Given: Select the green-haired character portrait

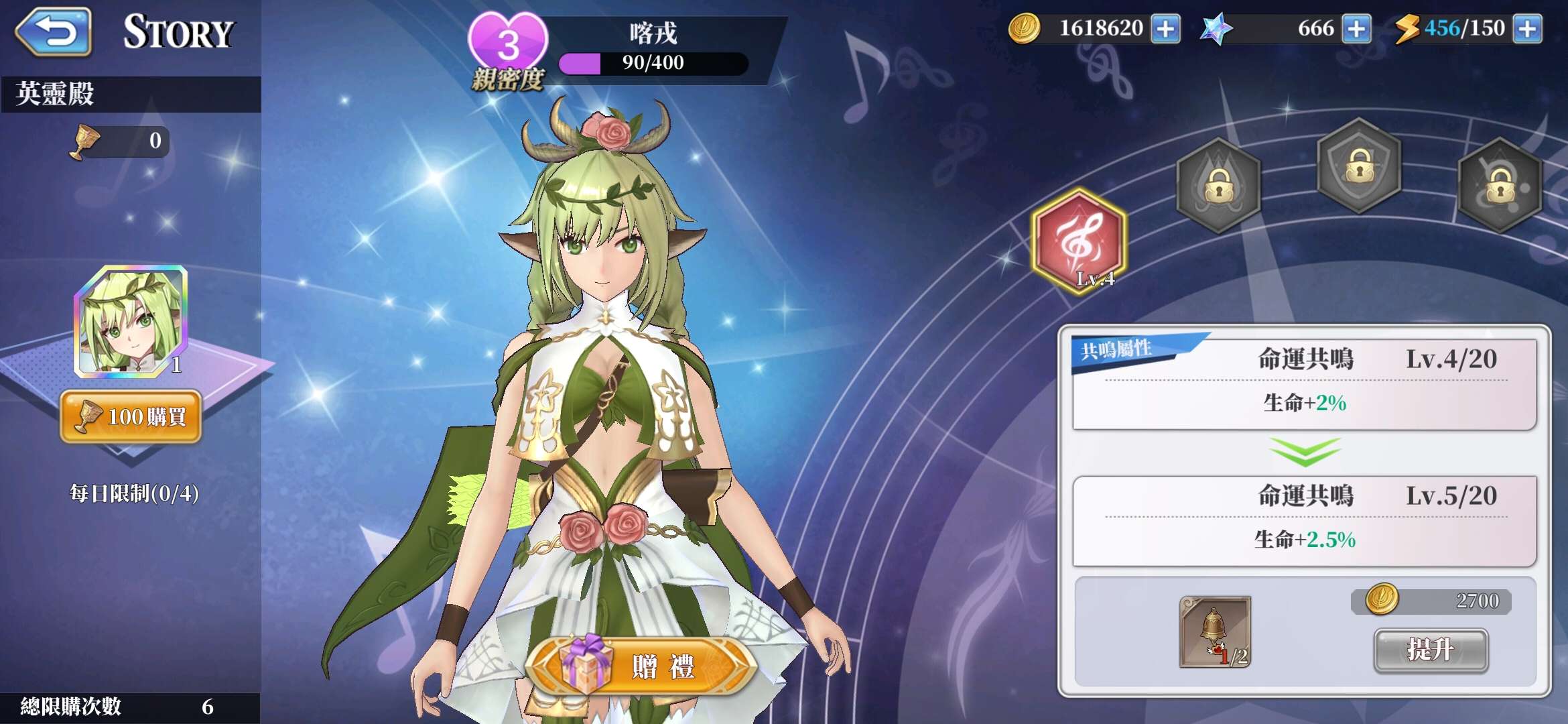Looking at the screenshot, I should coord(131,321).
